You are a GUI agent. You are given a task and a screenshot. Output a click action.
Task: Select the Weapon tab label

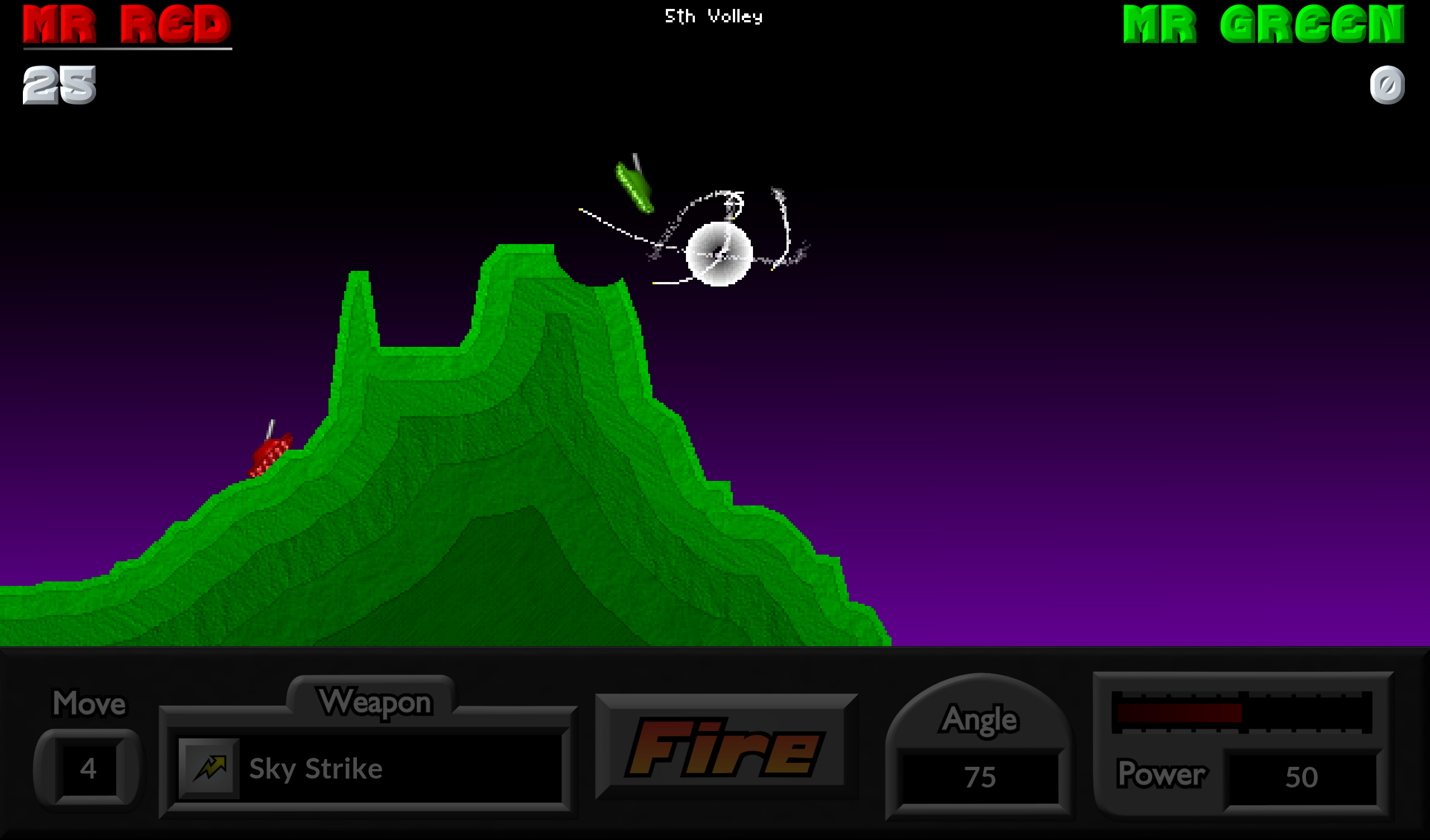[x=374, y=702]
